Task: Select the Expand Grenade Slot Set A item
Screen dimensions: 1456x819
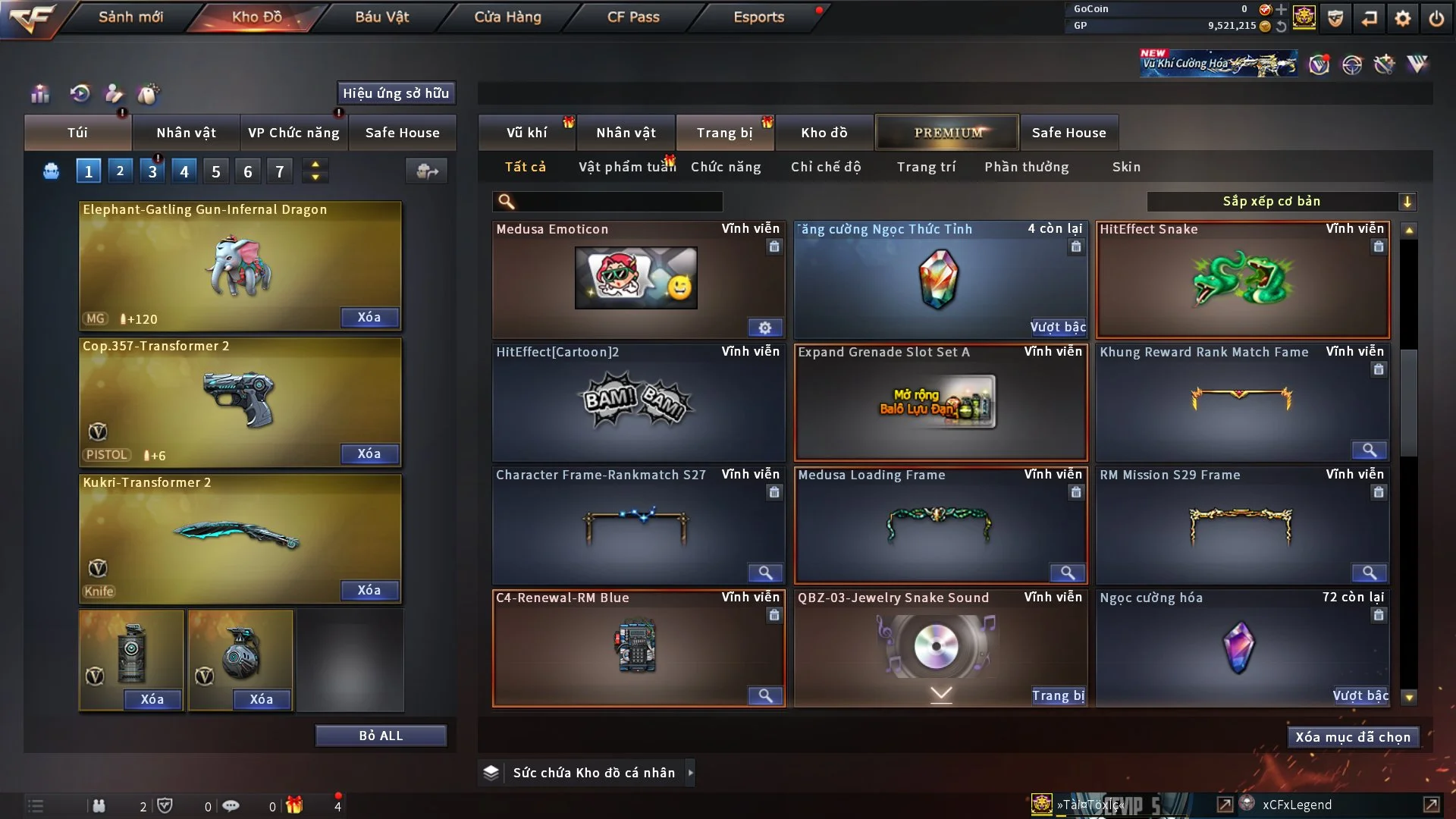Action: point(940,403)
